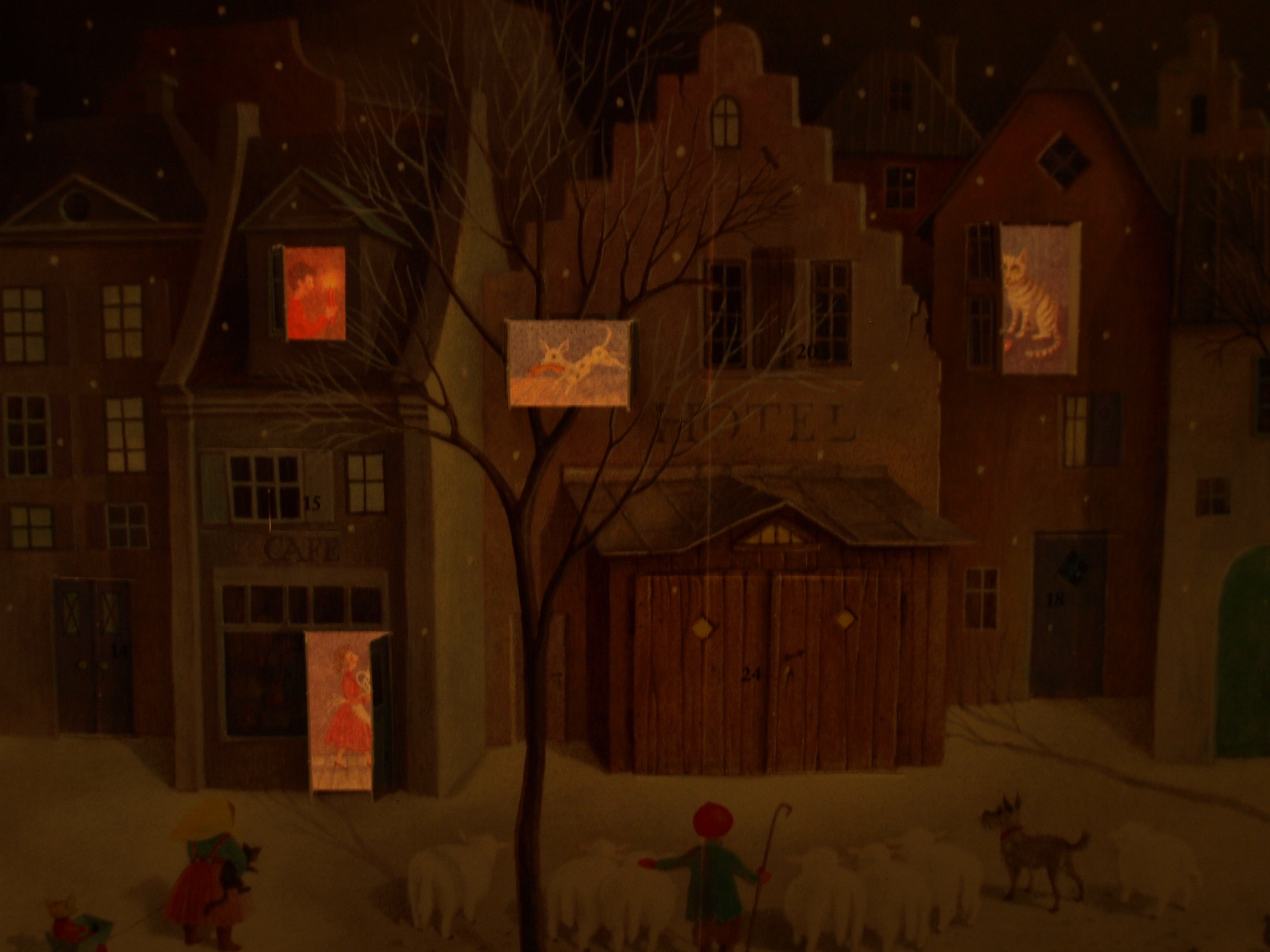1270x952 pixels.
Task: Select the opened striped cat picture
Action: [x=1040, y=298]
